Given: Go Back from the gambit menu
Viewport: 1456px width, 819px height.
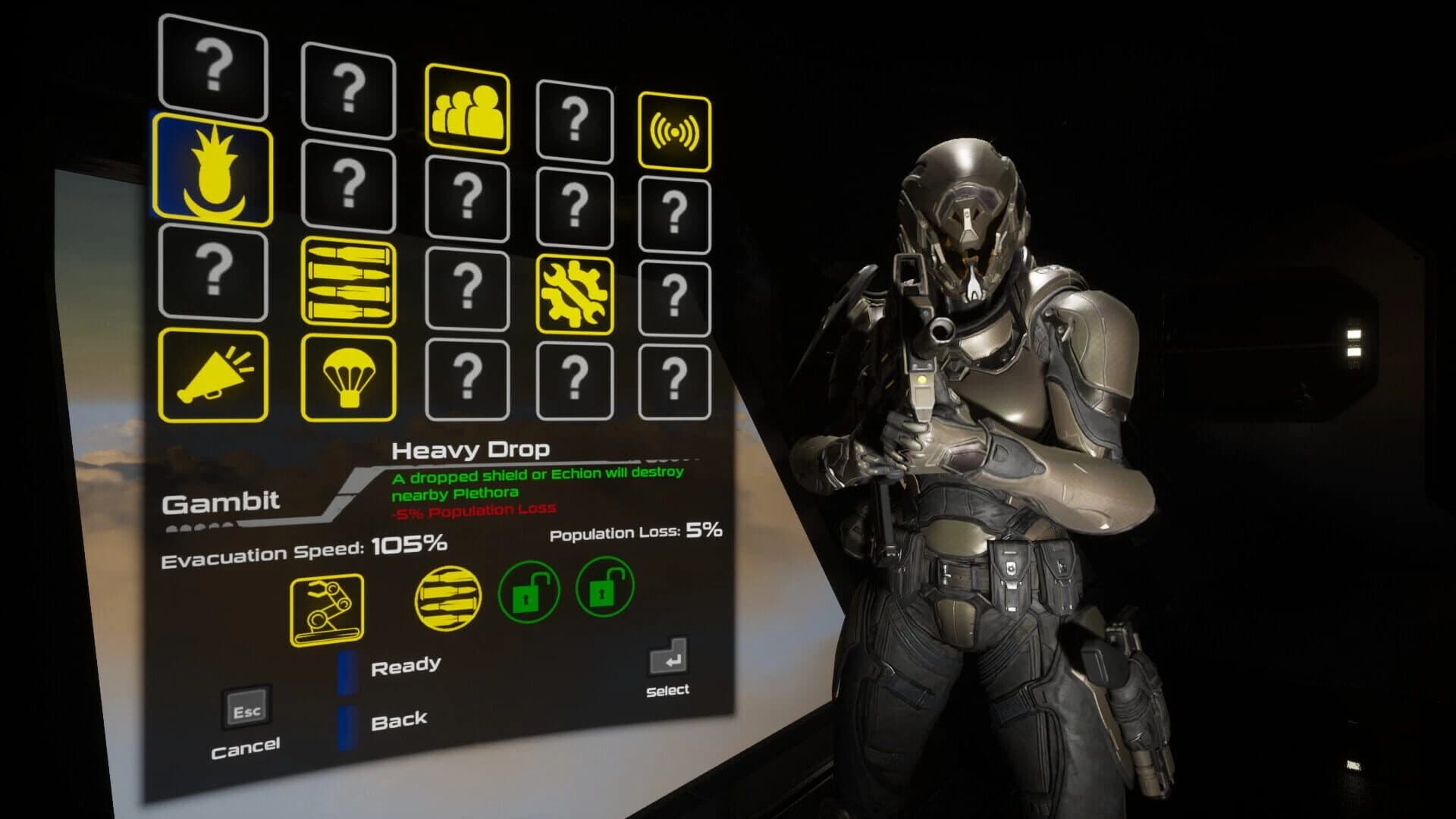Looking at the screenshot, I should point(399,720).
